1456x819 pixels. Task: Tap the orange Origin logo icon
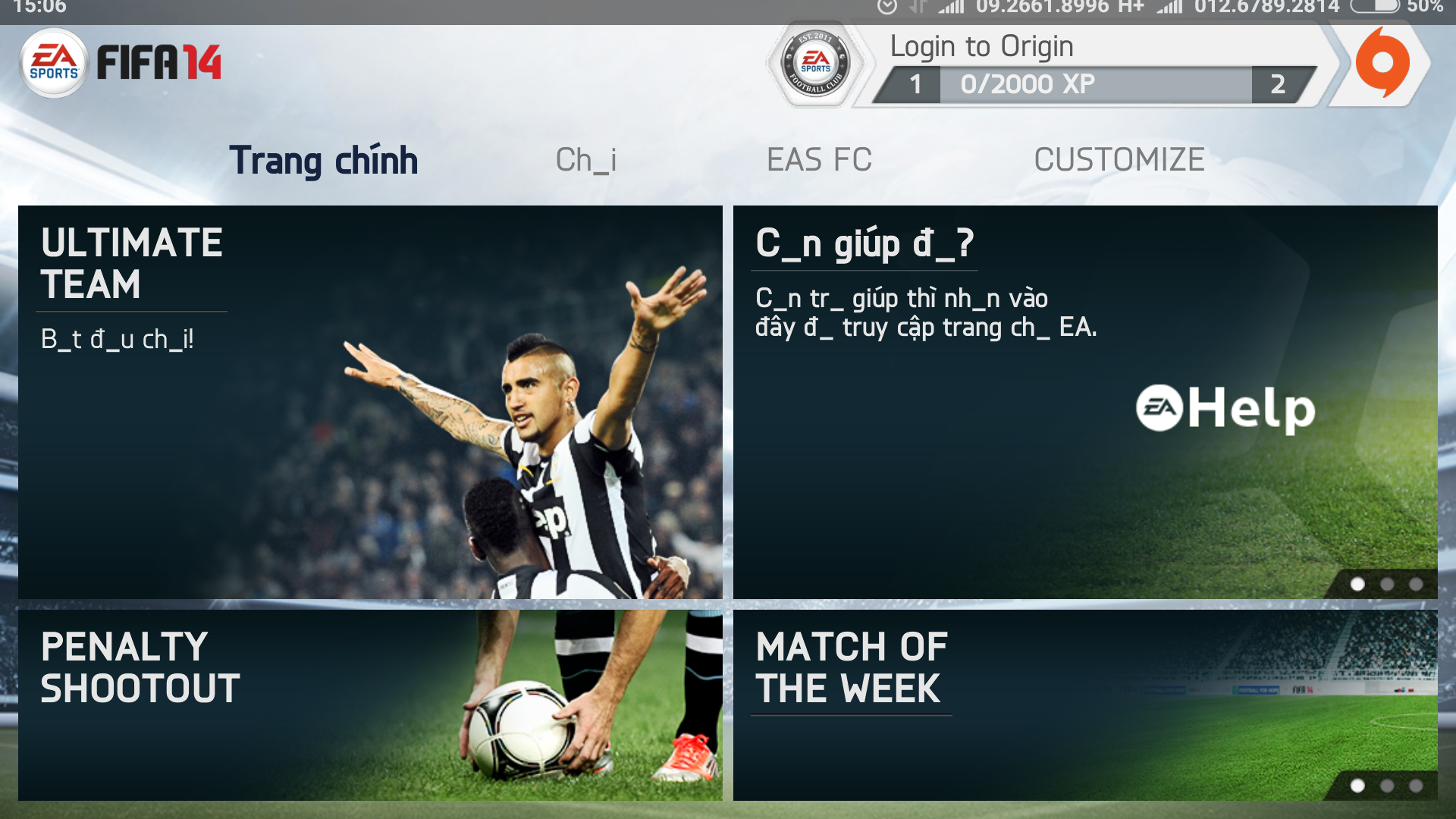click(1382, 64)
